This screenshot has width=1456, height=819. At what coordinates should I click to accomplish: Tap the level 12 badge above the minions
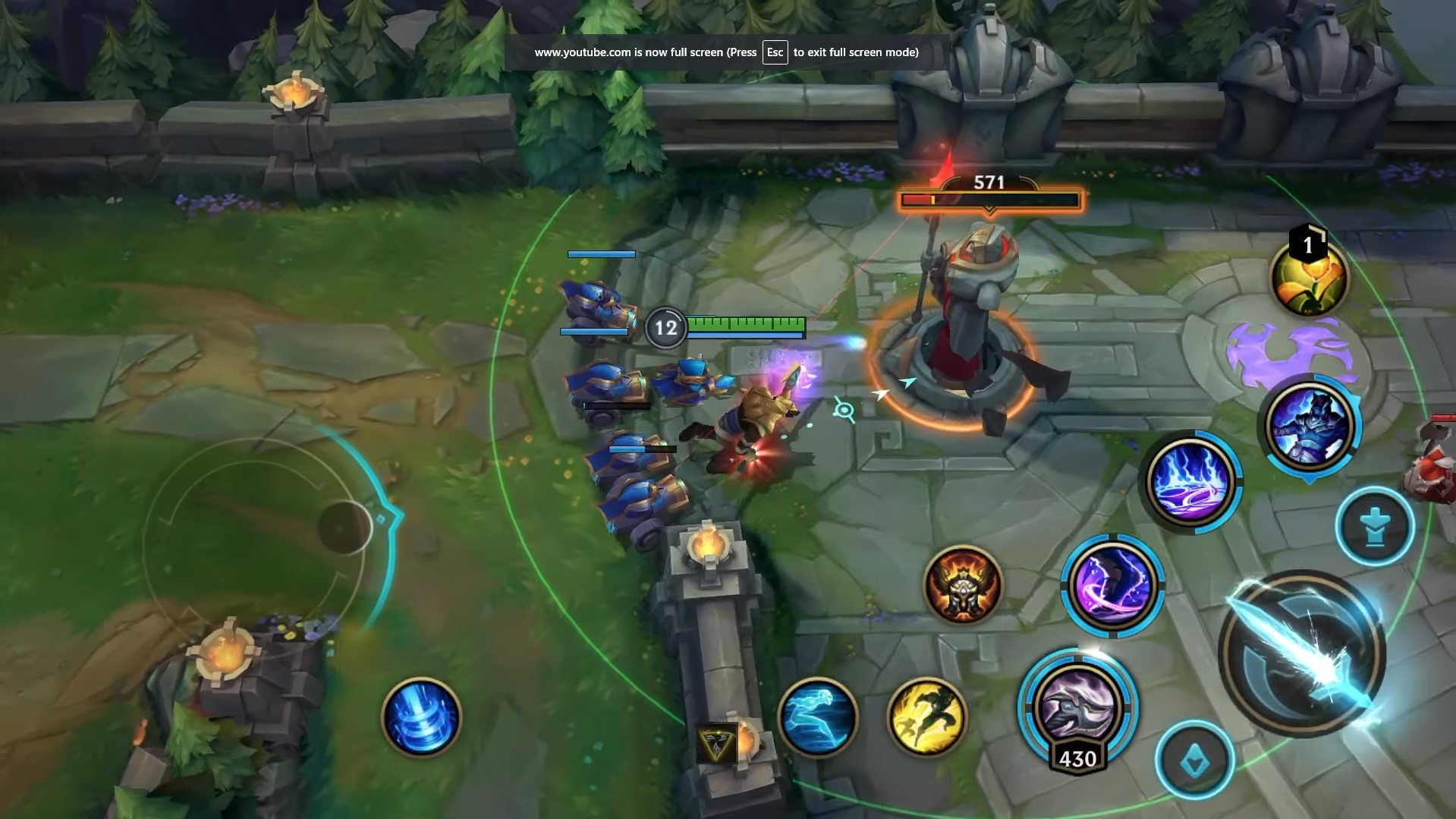pyautogui.click(x=665, y=327)
